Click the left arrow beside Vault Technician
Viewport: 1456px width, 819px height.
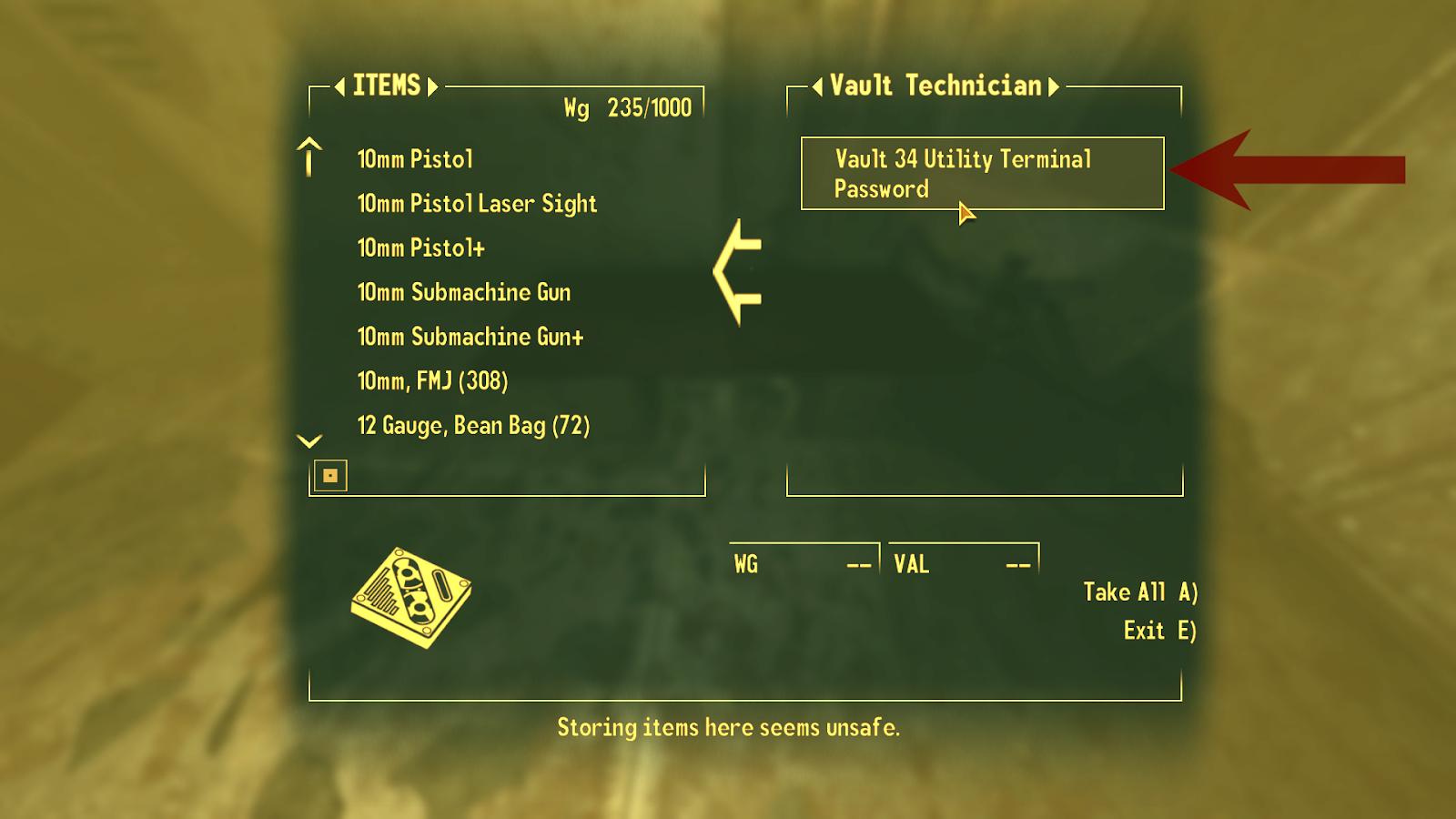[x=818, y=86]
